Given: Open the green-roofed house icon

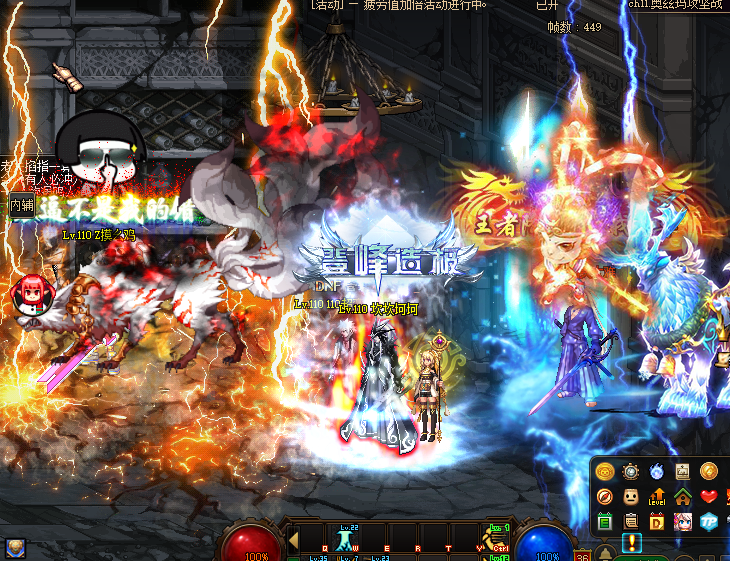Looking at the screenshot, I should [x=682, y=496].
